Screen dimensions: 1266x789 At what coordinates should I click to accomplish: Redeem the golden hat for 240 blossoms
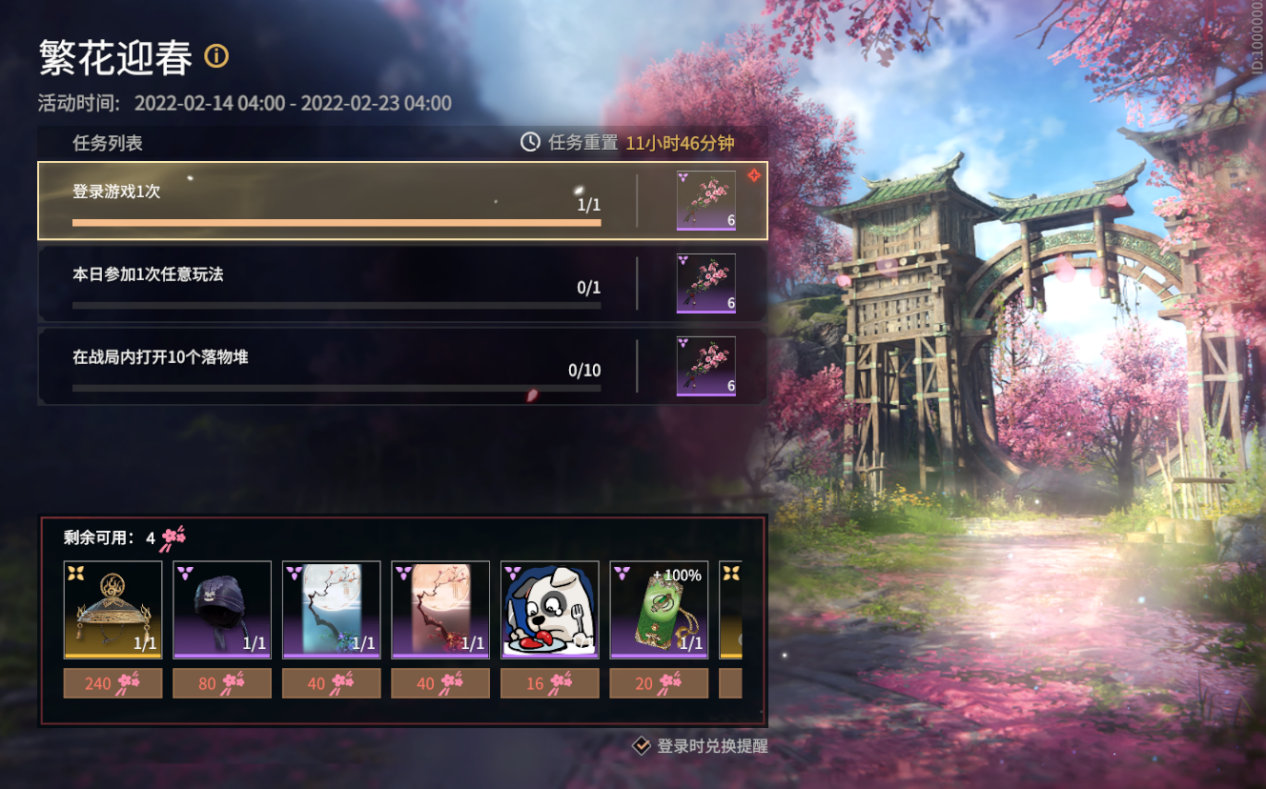pyautogui.click(x=112, y=683)
